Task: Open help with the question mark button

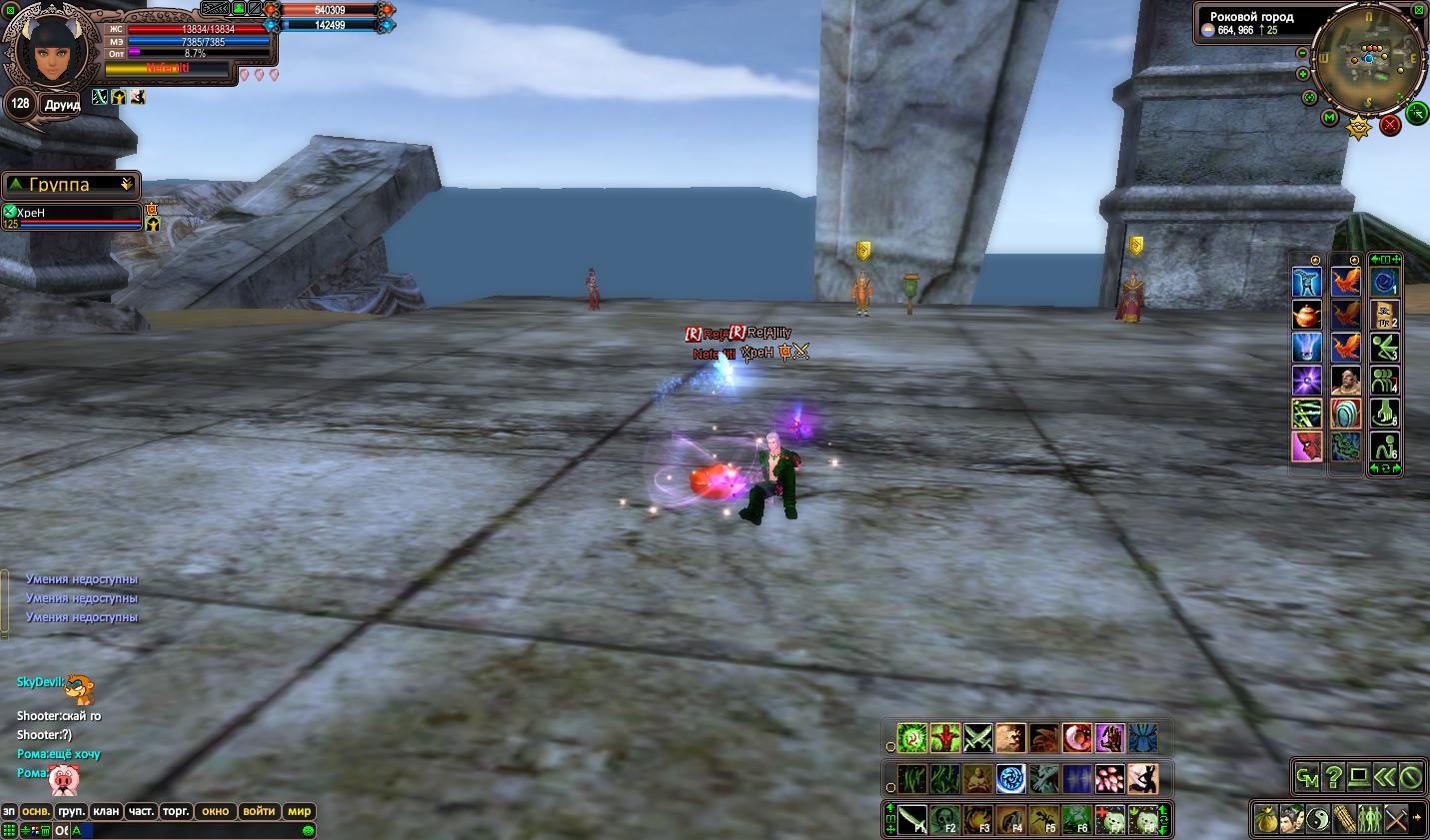Action: click(x=1333, y=777)
